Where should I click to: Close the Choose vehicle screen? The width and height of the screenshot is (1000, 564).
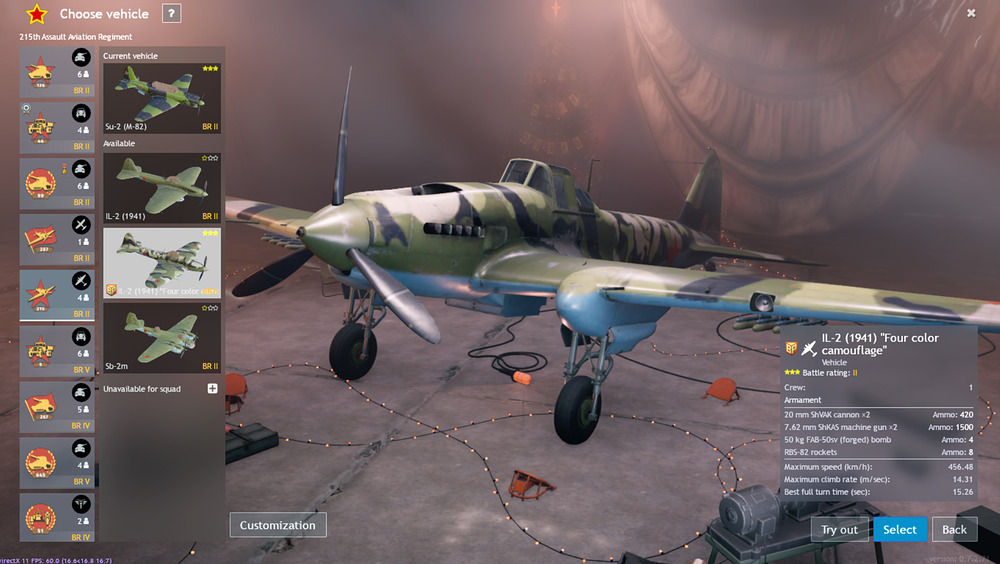coord(971,13)
